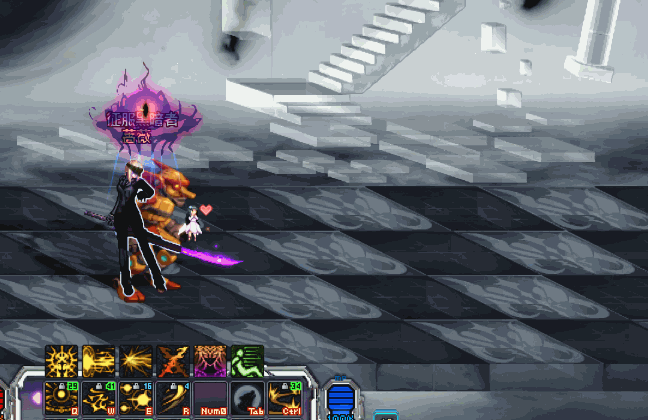Select the locked W skill slot

[98, 397]
